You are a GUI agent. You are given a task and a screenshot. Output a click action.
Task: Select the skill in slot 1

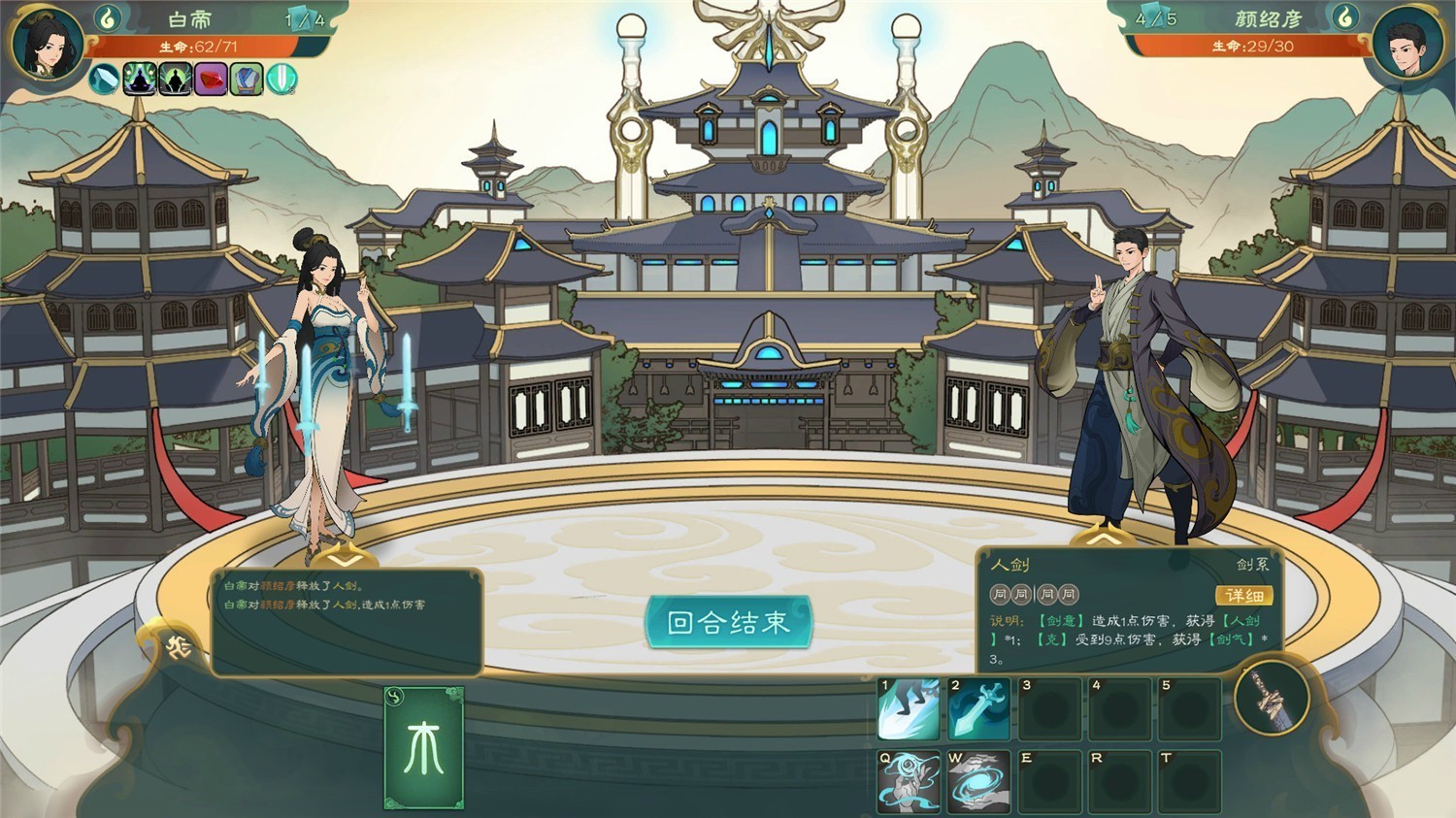click(908, 708)
